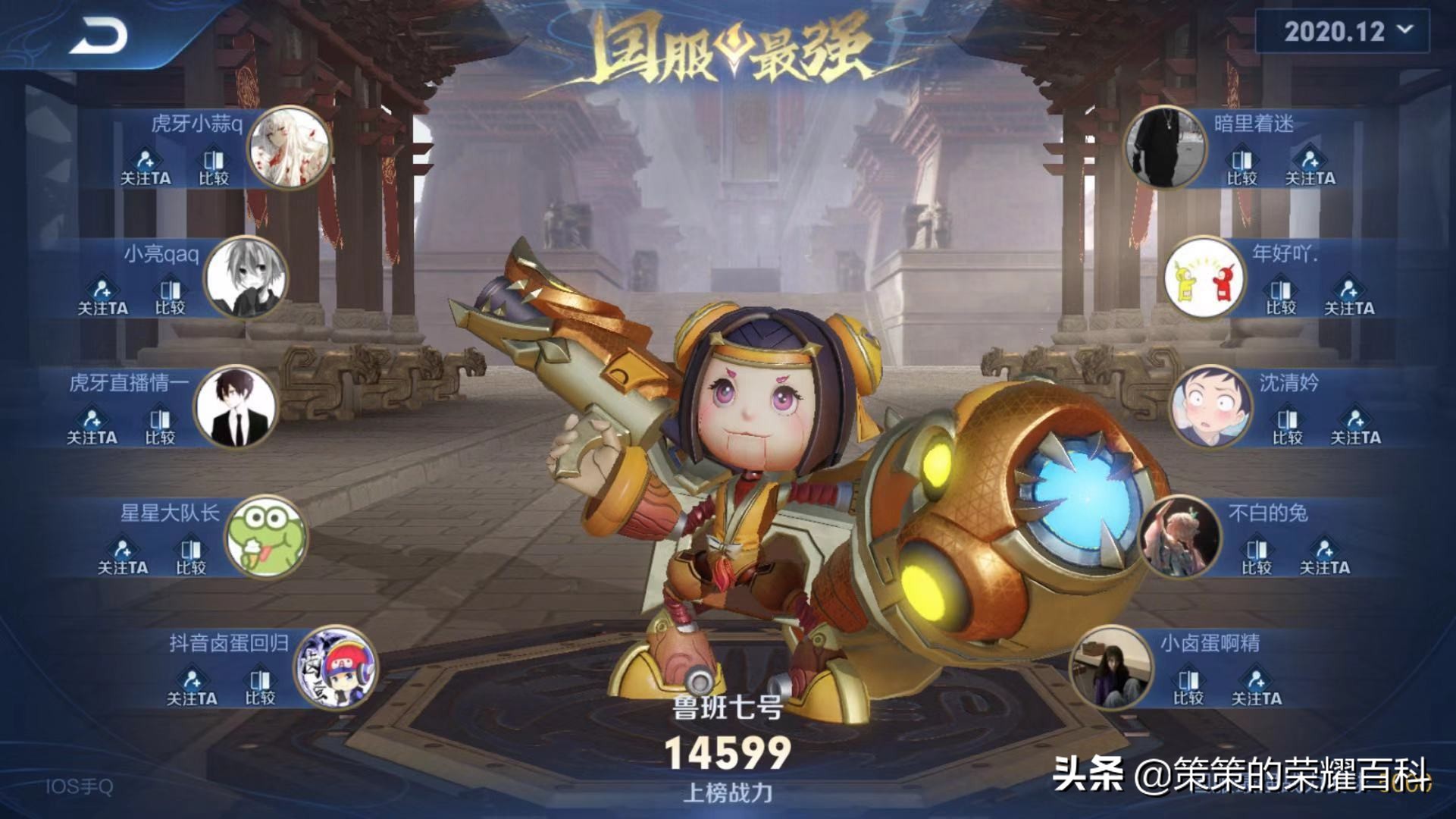1456x819 pixels.
Task: Compare with player 小亮qaq
Action: (171, 297)
